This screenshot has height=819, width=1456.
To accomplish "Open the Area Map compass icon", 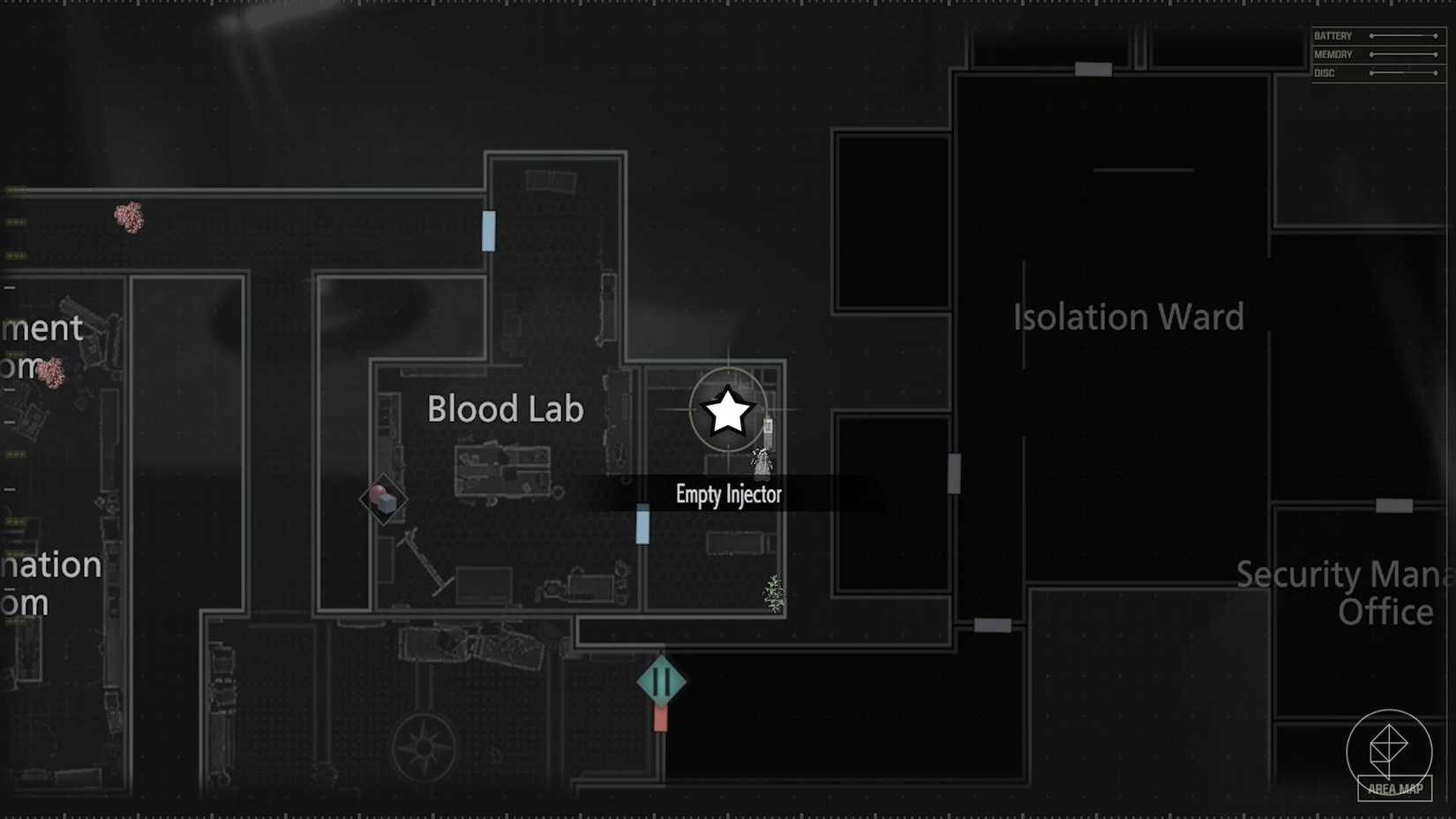I will pyautogui.click(x=1392, y=750).
